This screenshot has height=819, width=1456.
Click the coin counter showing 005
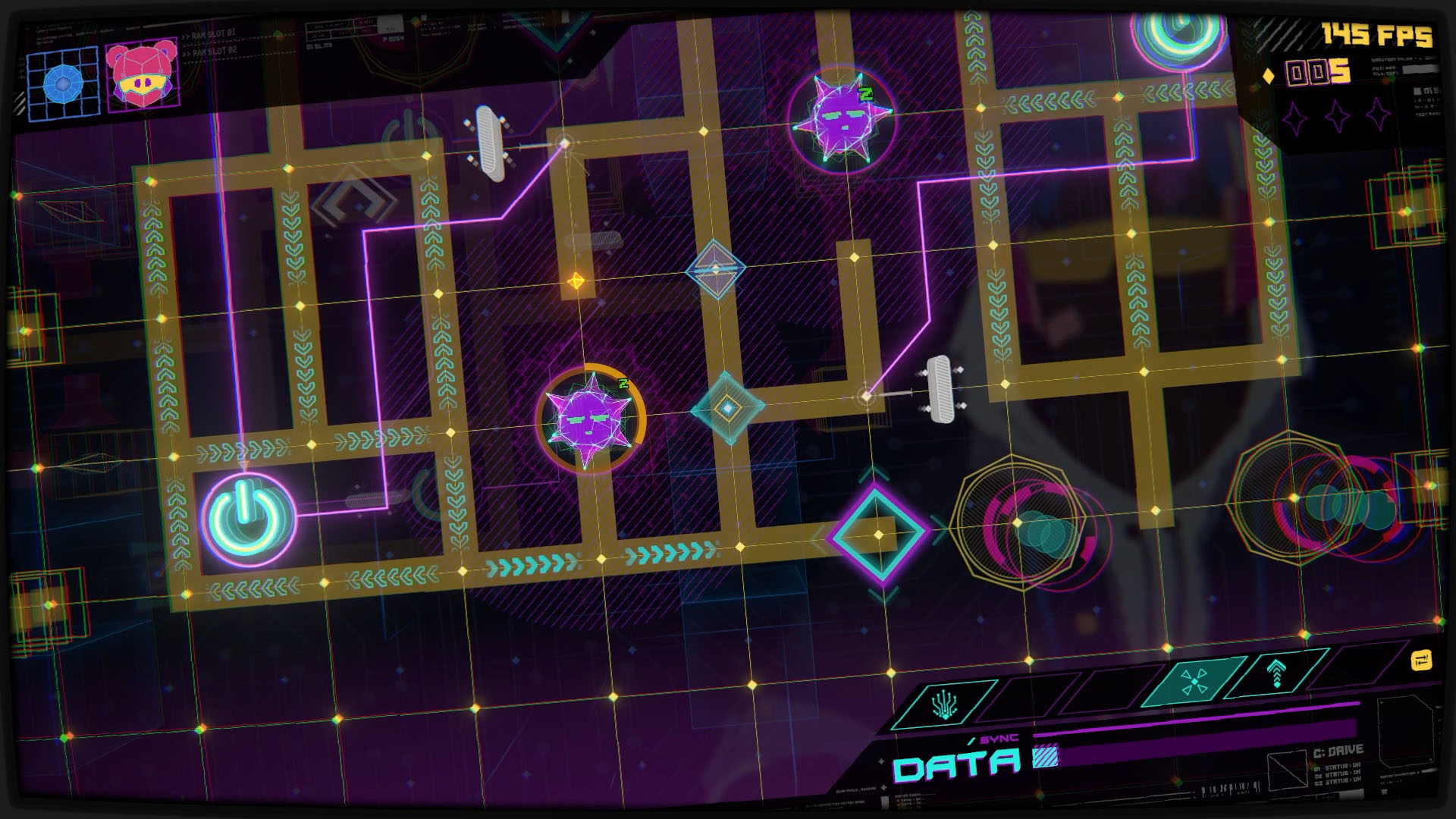point(1313,73)
